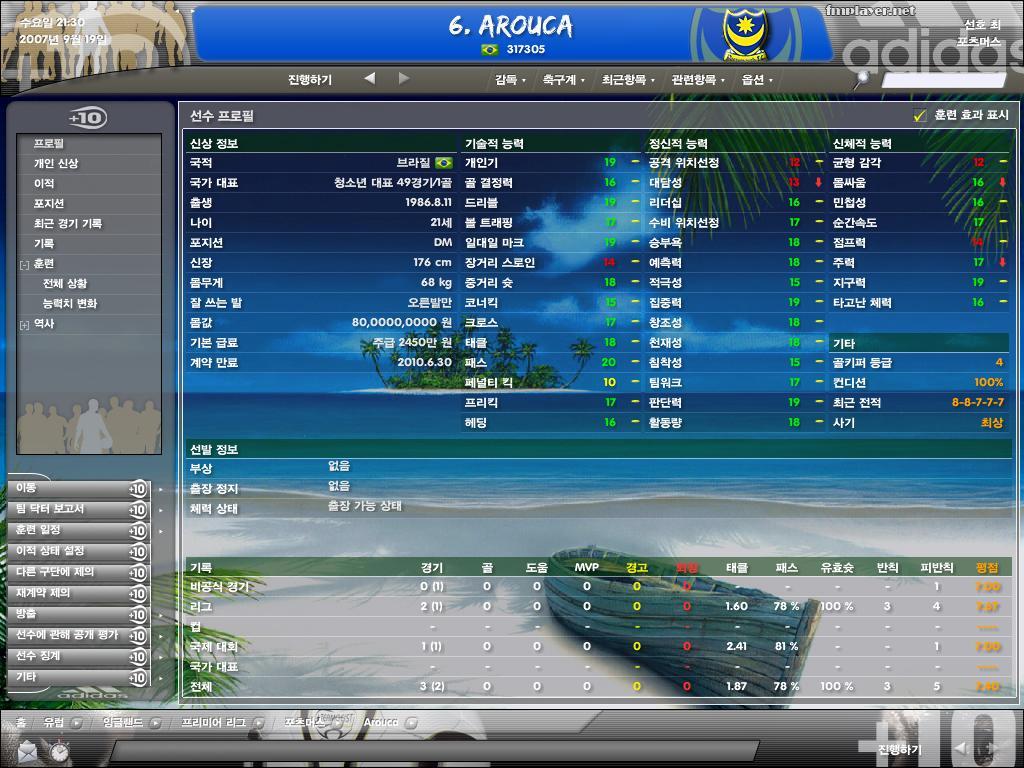
Task: Open the 축구계 dropdown menu
Action: [563, 80]
